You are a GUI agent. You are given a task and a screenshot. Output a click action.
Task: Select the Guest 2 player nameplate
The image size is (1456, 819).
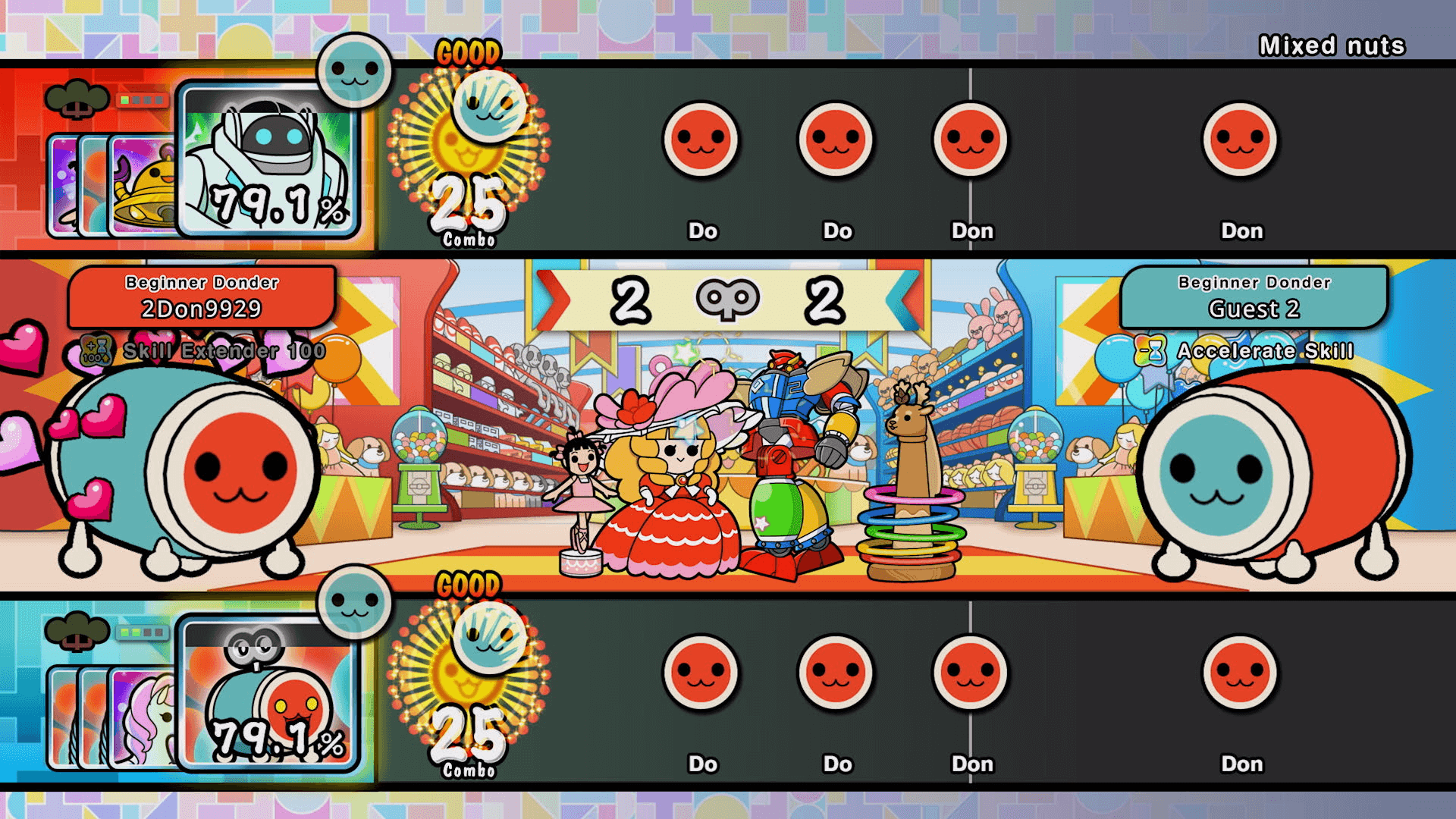pos(1252,297)
